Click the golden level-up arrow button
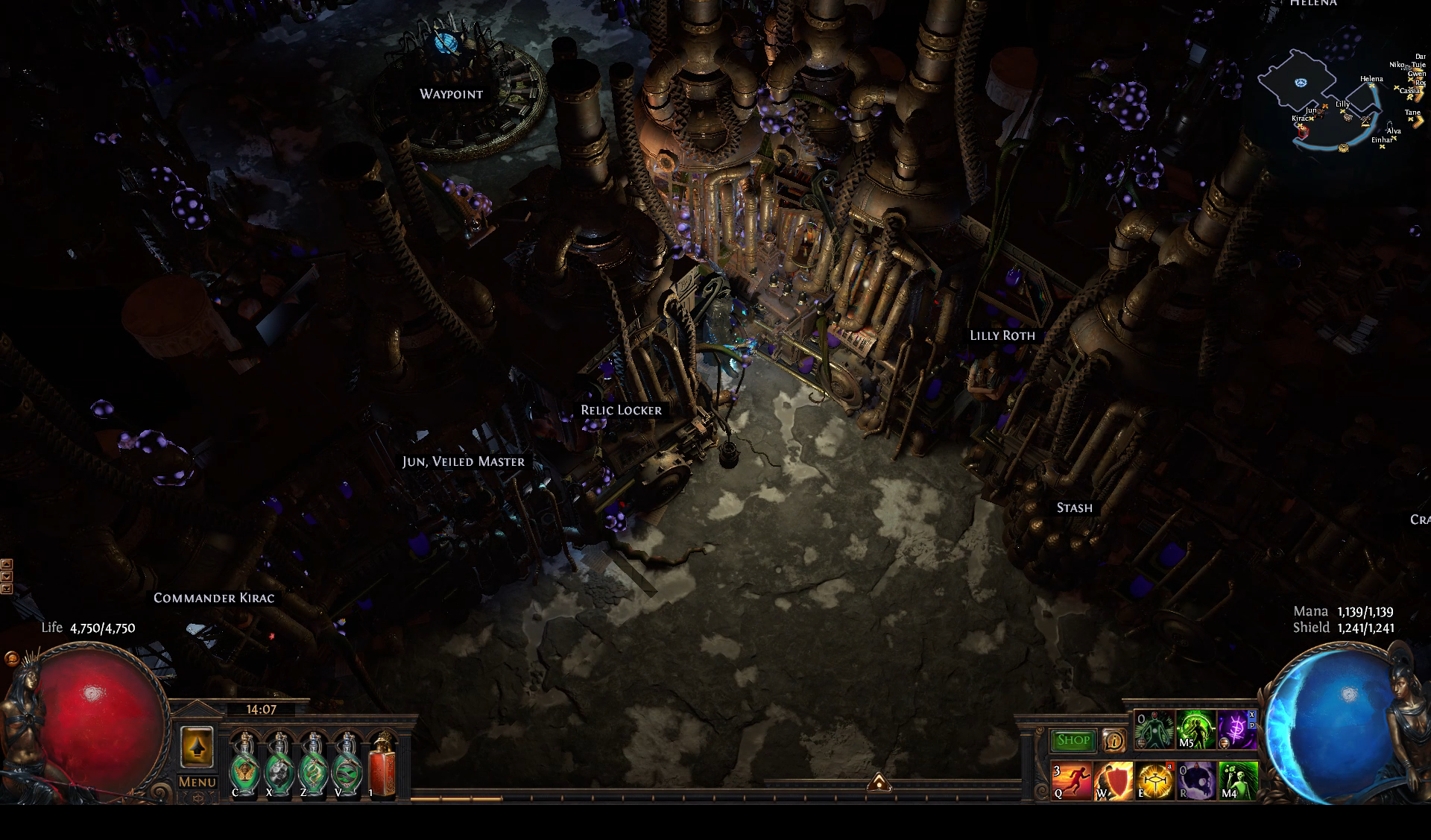 click(197, 747)
